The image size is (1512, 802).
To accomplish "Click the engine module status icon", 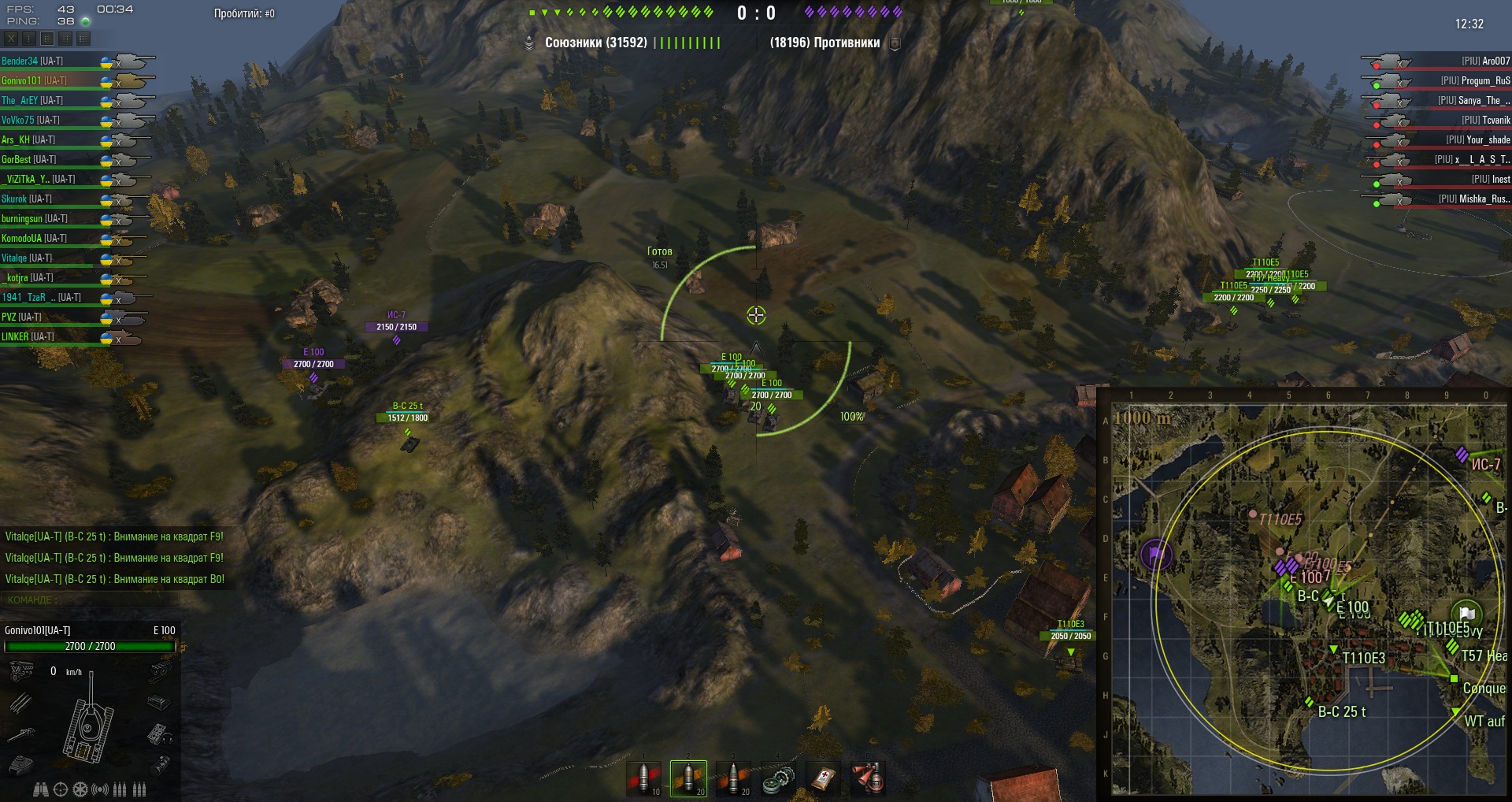I will click(21, 670).
